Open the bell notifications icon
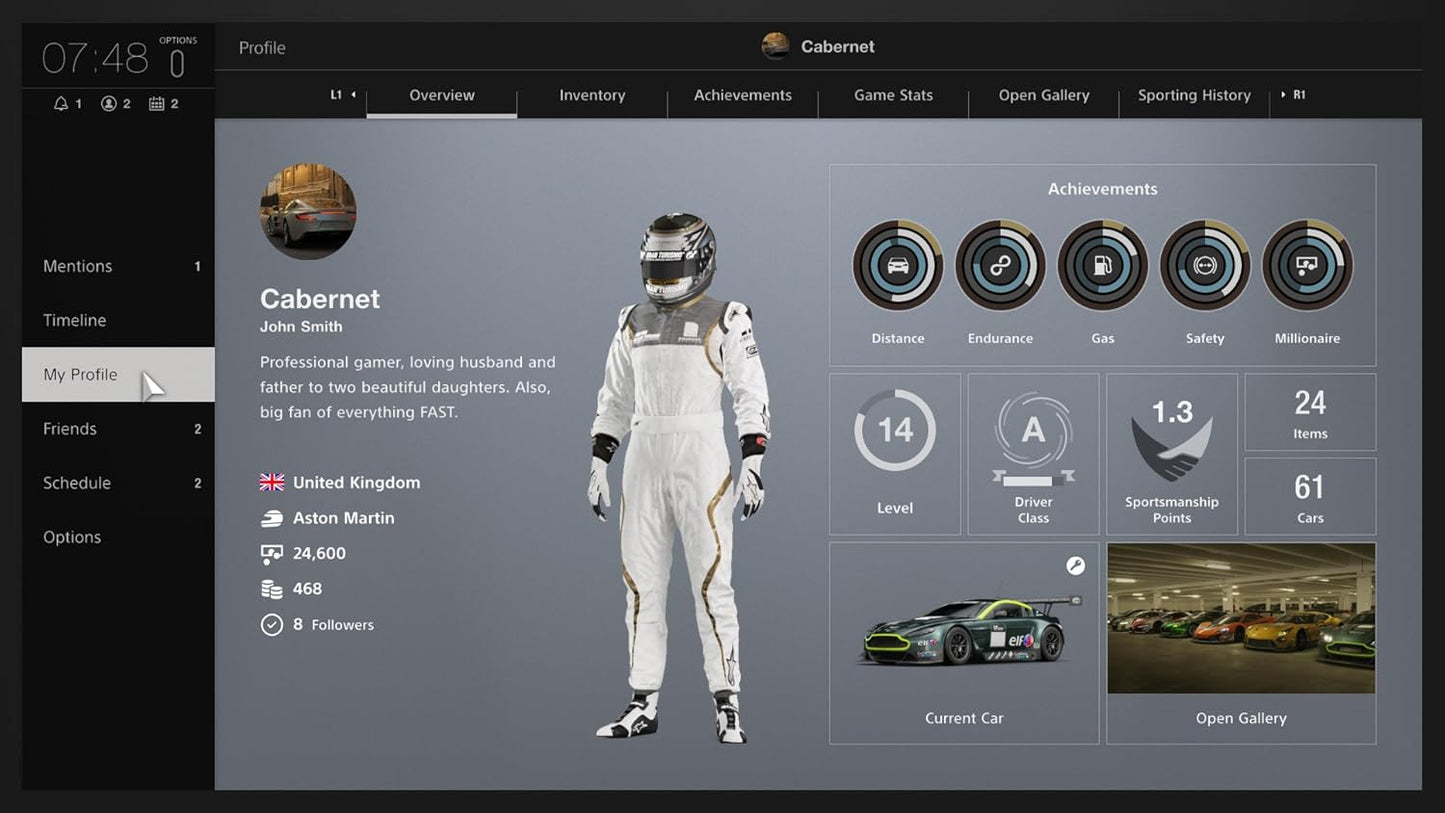This screenshot has width=1445, height=813. [x=63, y=103]
